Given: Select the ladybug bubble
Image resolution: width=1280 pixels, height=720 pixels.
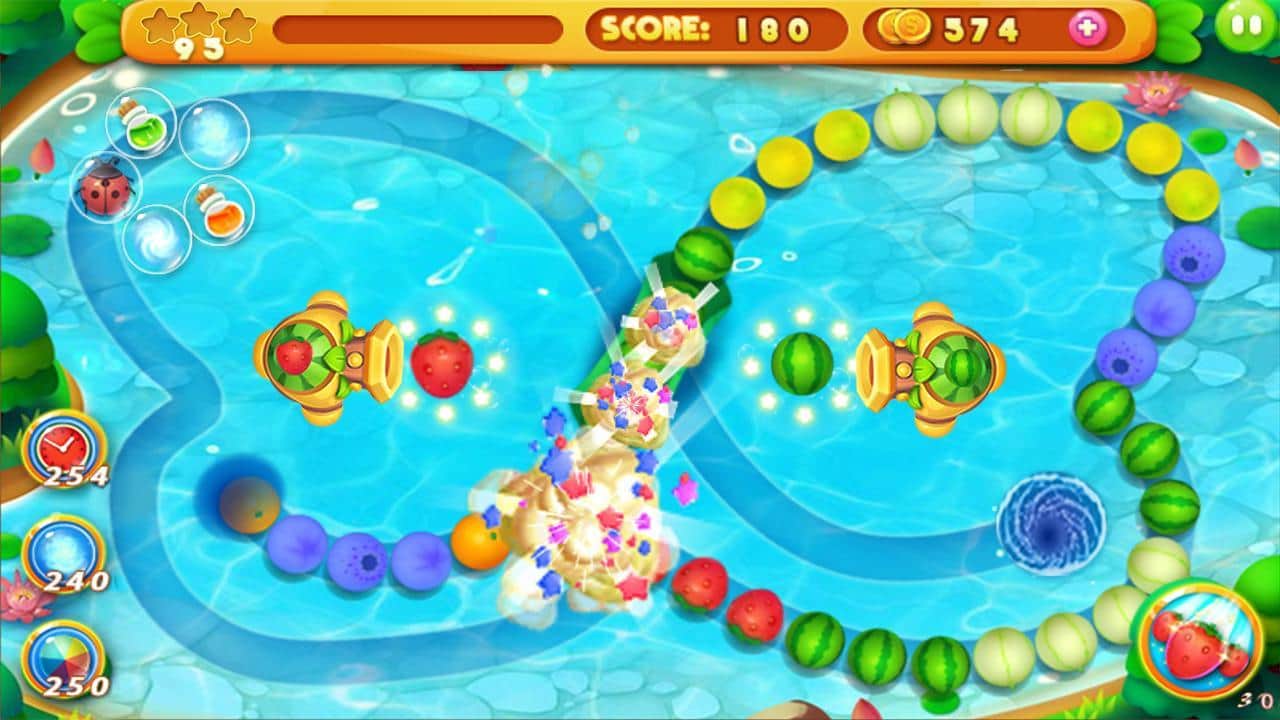Looking at the screenshot, I should tap(104, 188).
